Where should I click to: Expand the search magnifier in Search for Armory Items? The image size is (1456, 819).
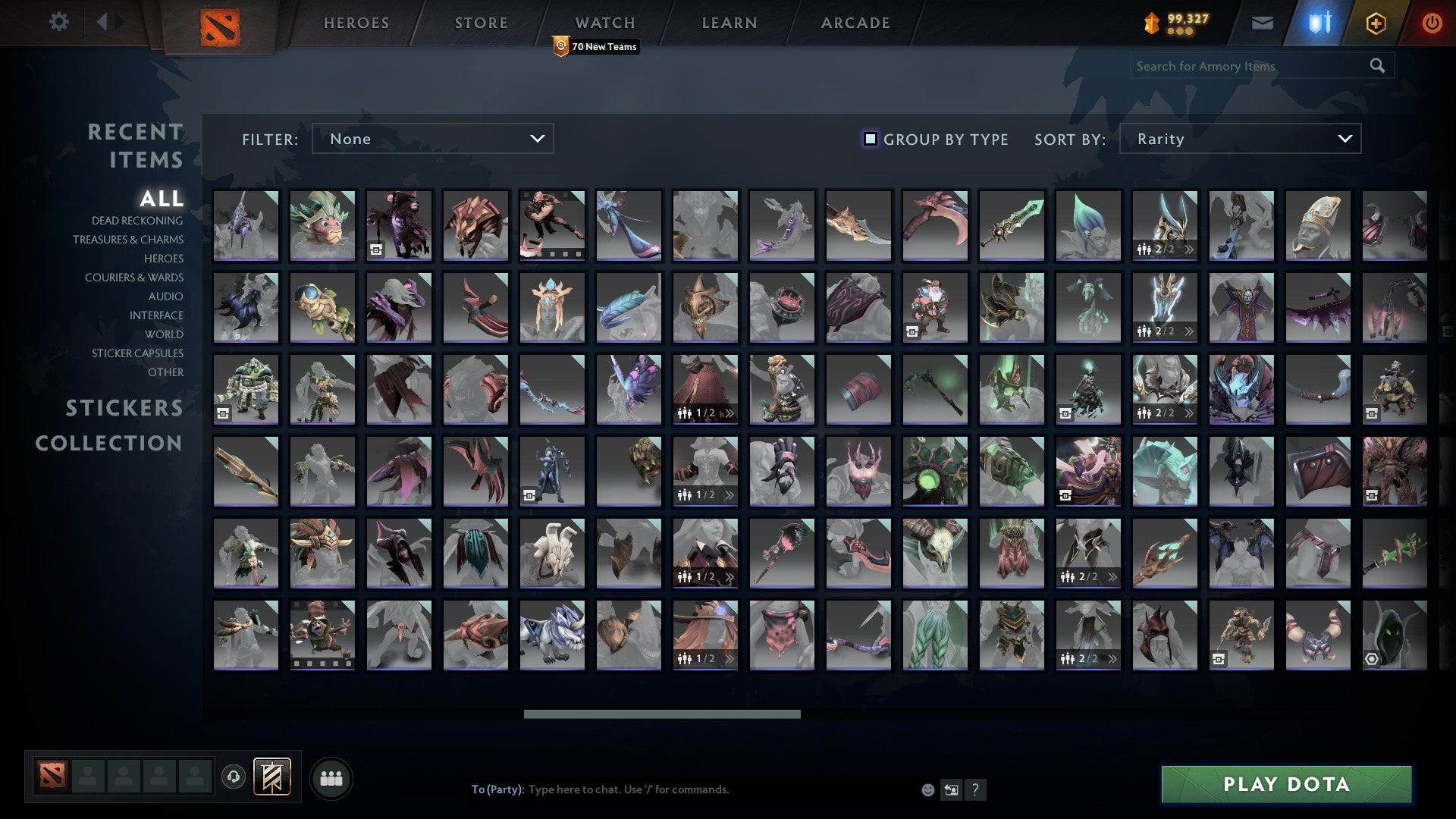pyautogui.click(x=1377, y=66)
